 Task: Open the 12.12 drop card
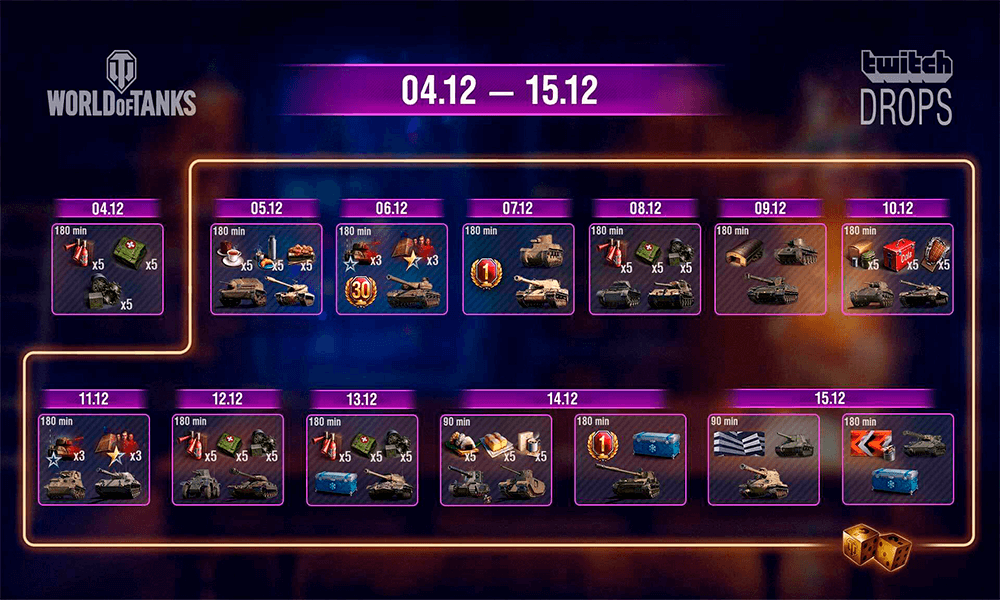[226, 460]
